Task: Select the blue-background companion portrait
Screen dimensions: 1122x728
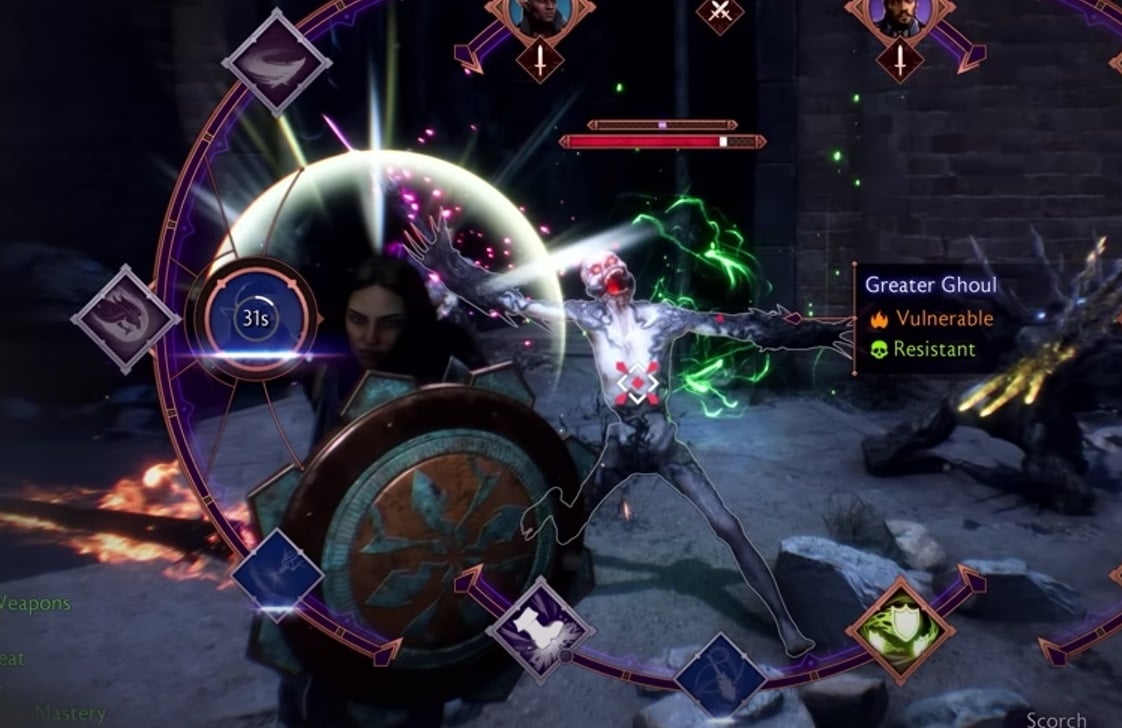Action: point(538,14)
